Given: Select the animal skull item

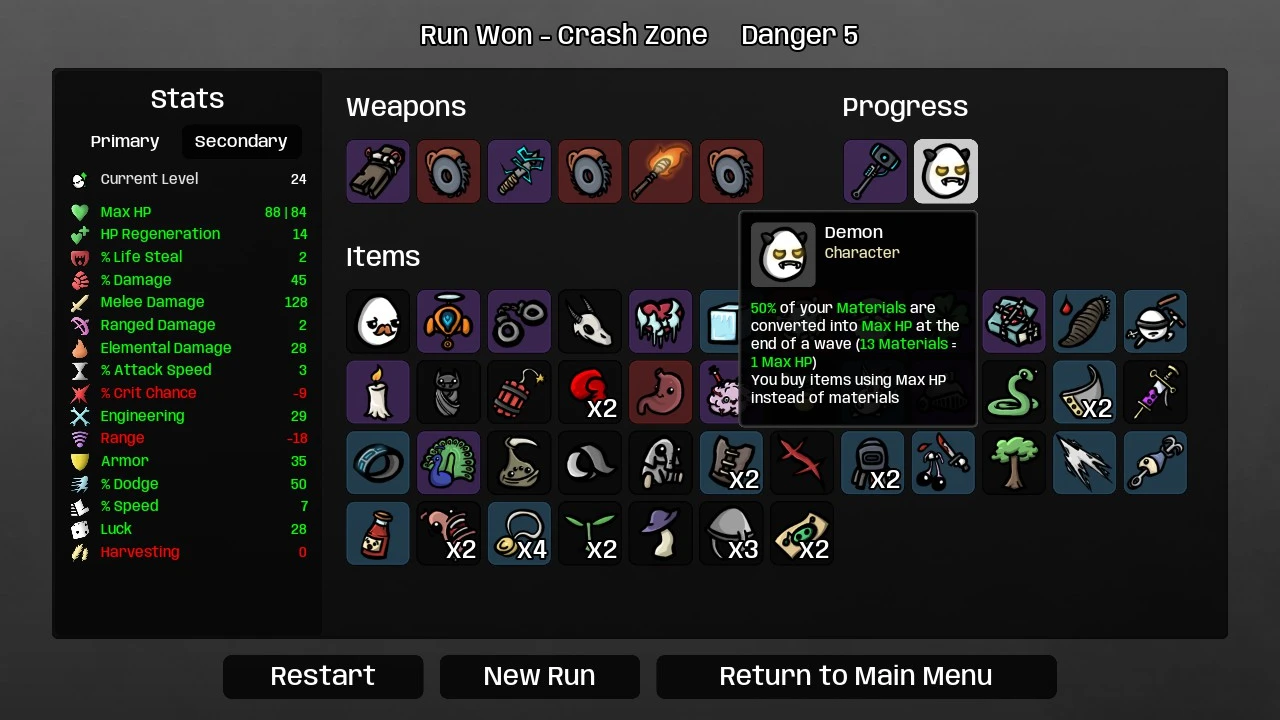Looking at the screenshot, I should (590, 322).
